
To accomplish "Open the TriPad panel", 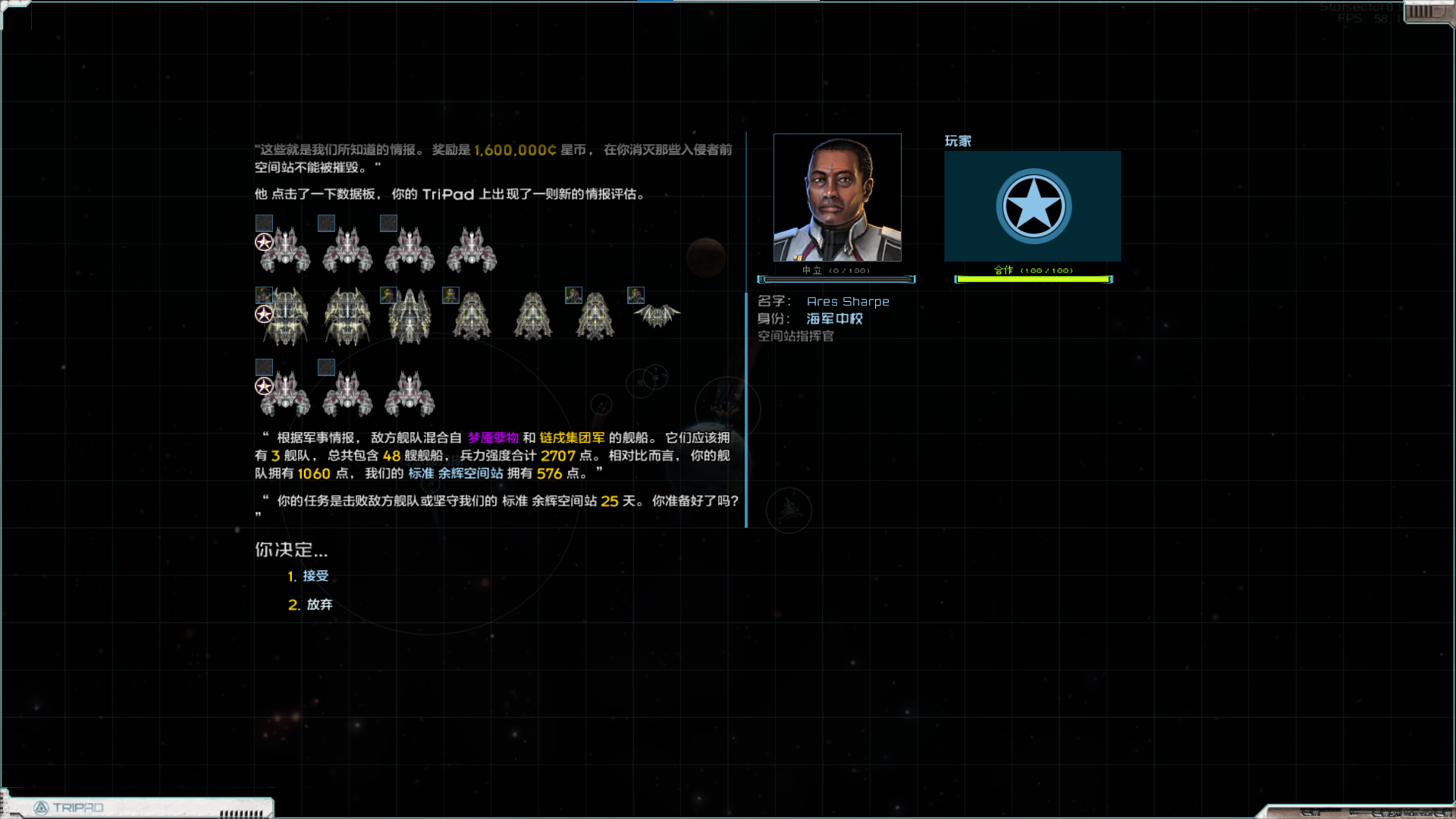I will click(76, 808).
